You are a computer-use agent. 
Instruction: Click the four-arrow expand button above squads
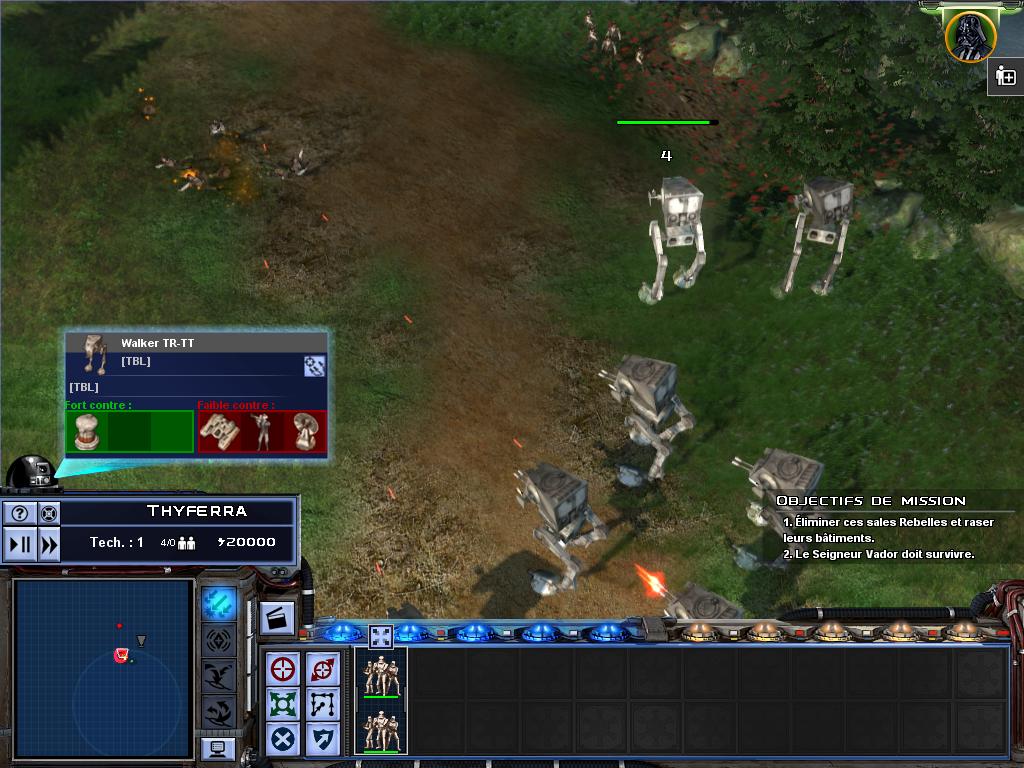click(x=381, y=635)
